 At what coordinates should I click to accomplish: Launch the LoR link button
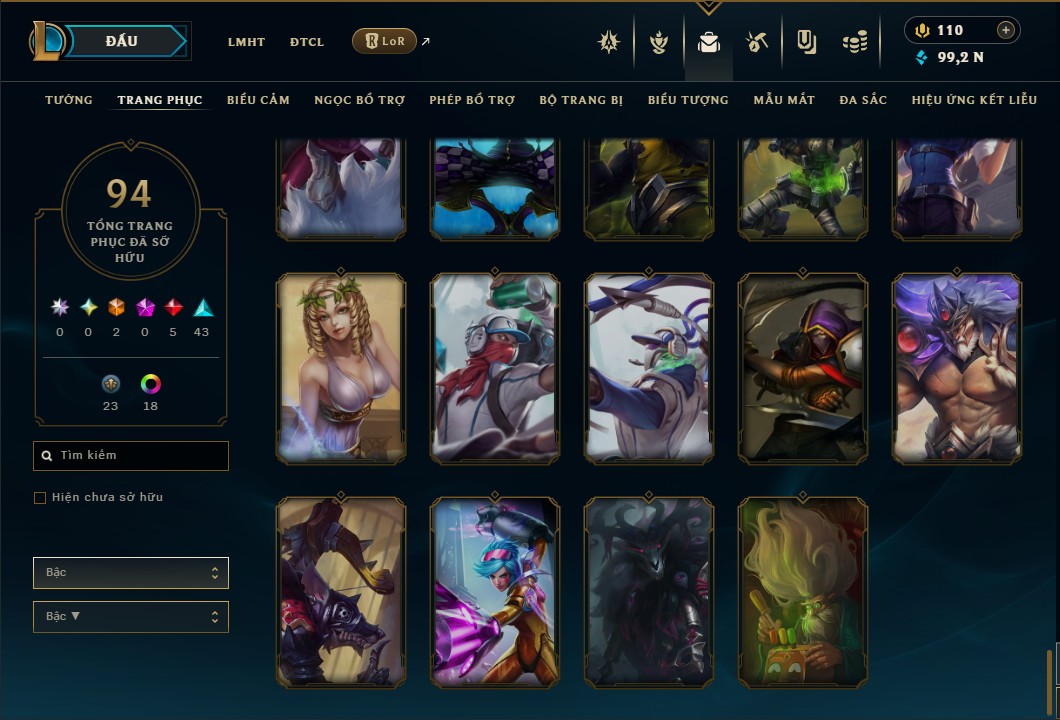pos(384,41)
